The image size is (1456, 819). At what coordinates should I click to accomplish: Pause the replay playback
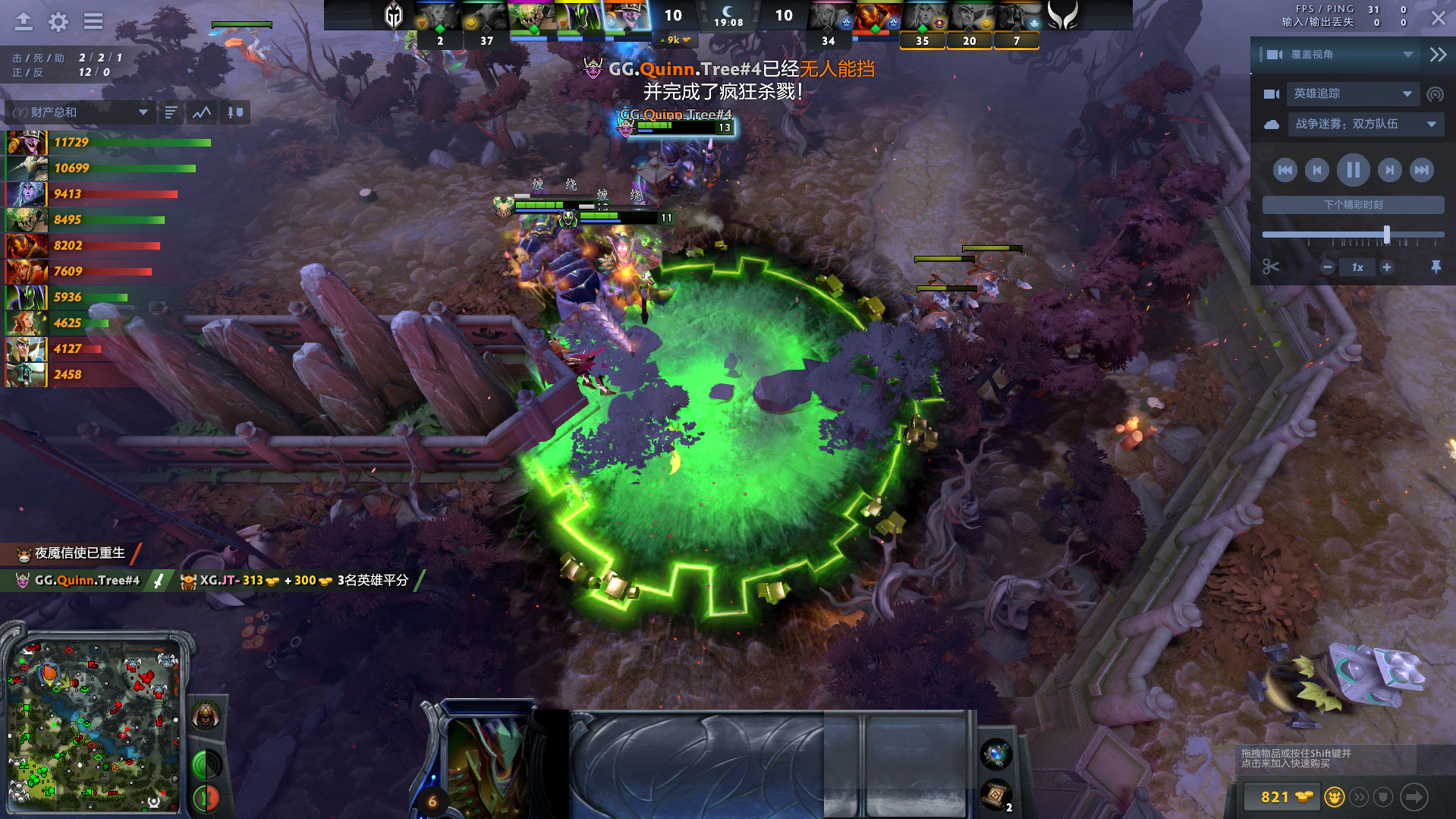1353,170
